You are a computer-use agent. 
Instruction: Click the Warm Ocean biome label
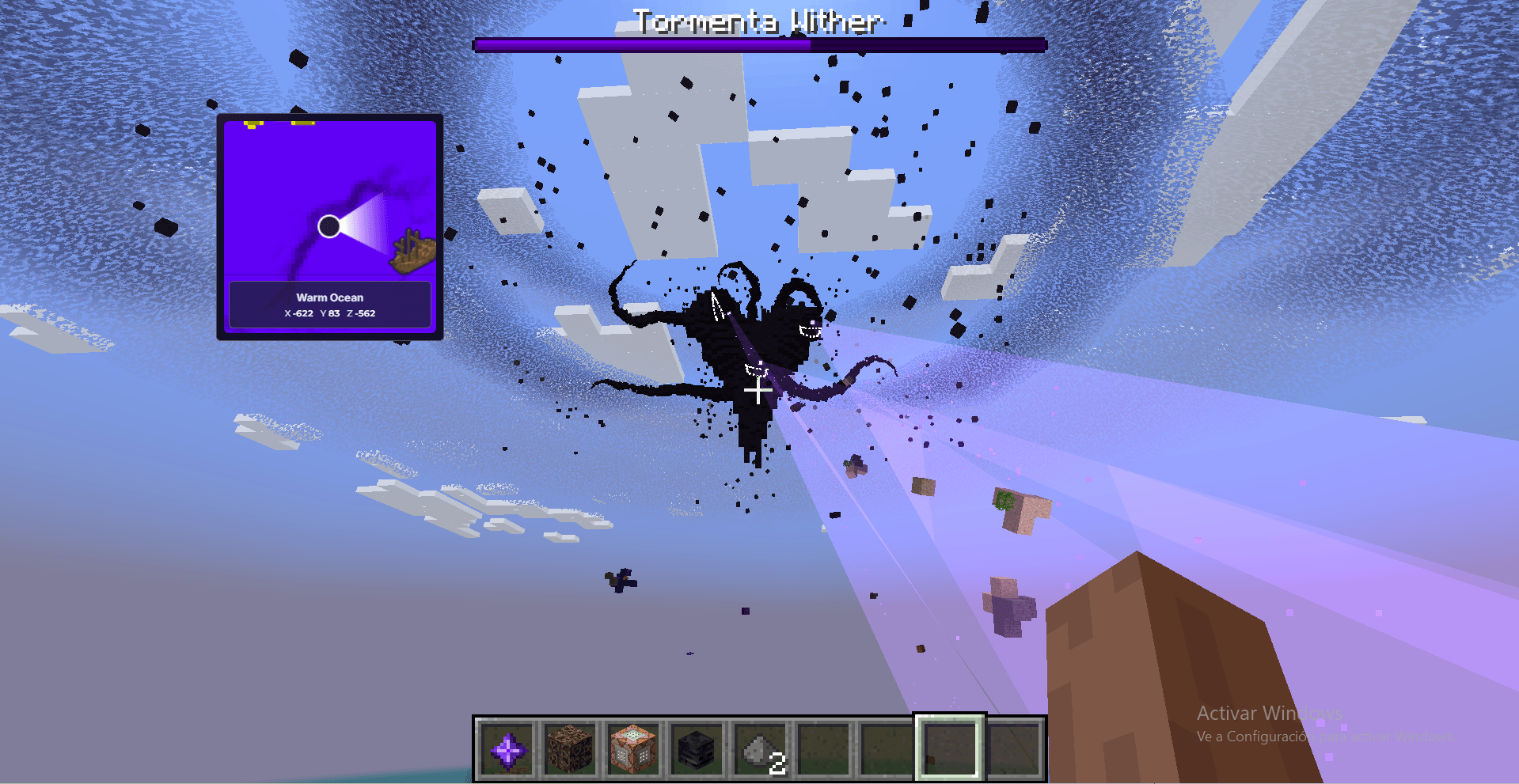[x=329, y=297]
